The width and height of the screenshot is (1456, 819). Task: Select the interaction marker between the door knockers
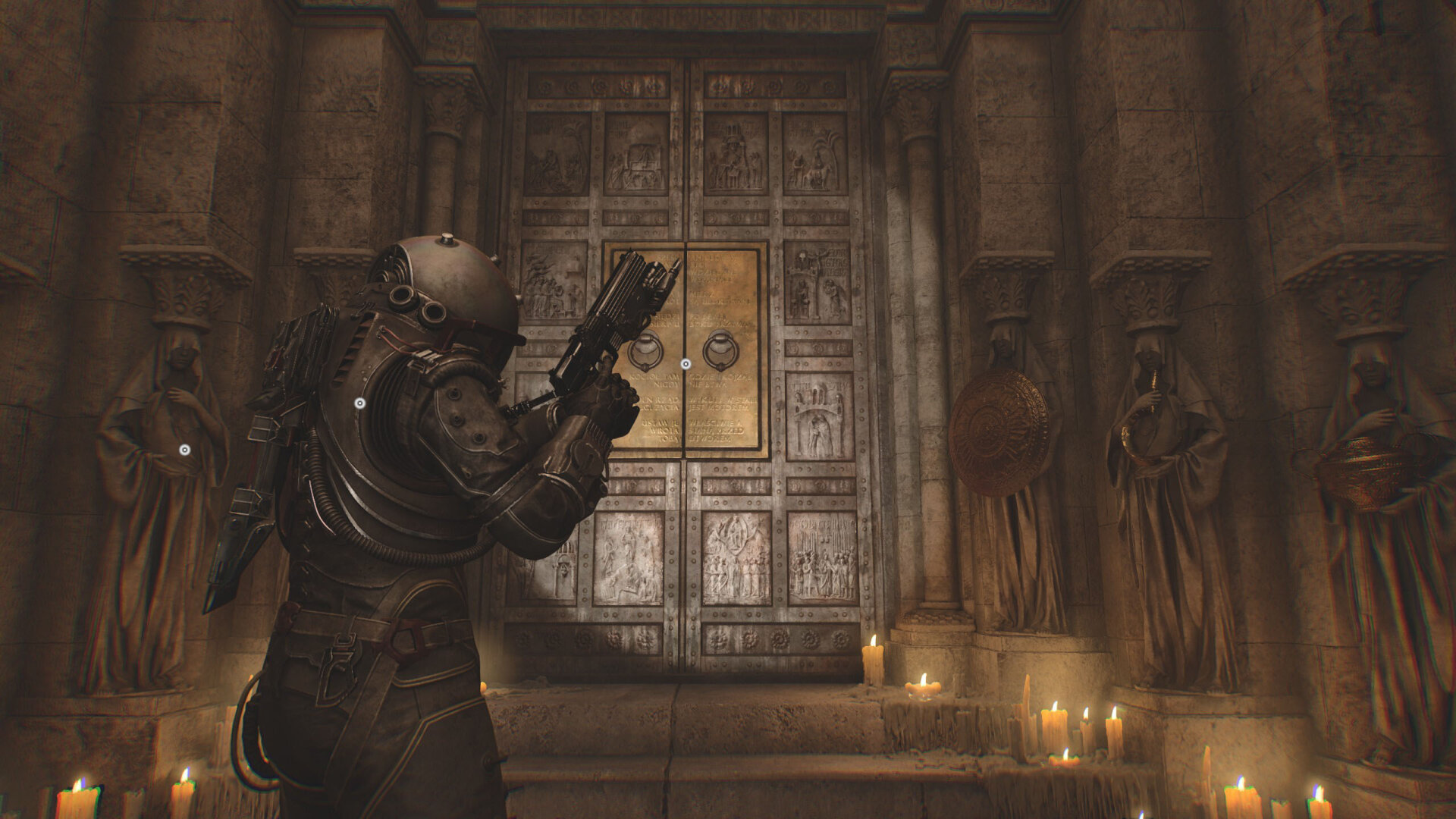(686, 364)
